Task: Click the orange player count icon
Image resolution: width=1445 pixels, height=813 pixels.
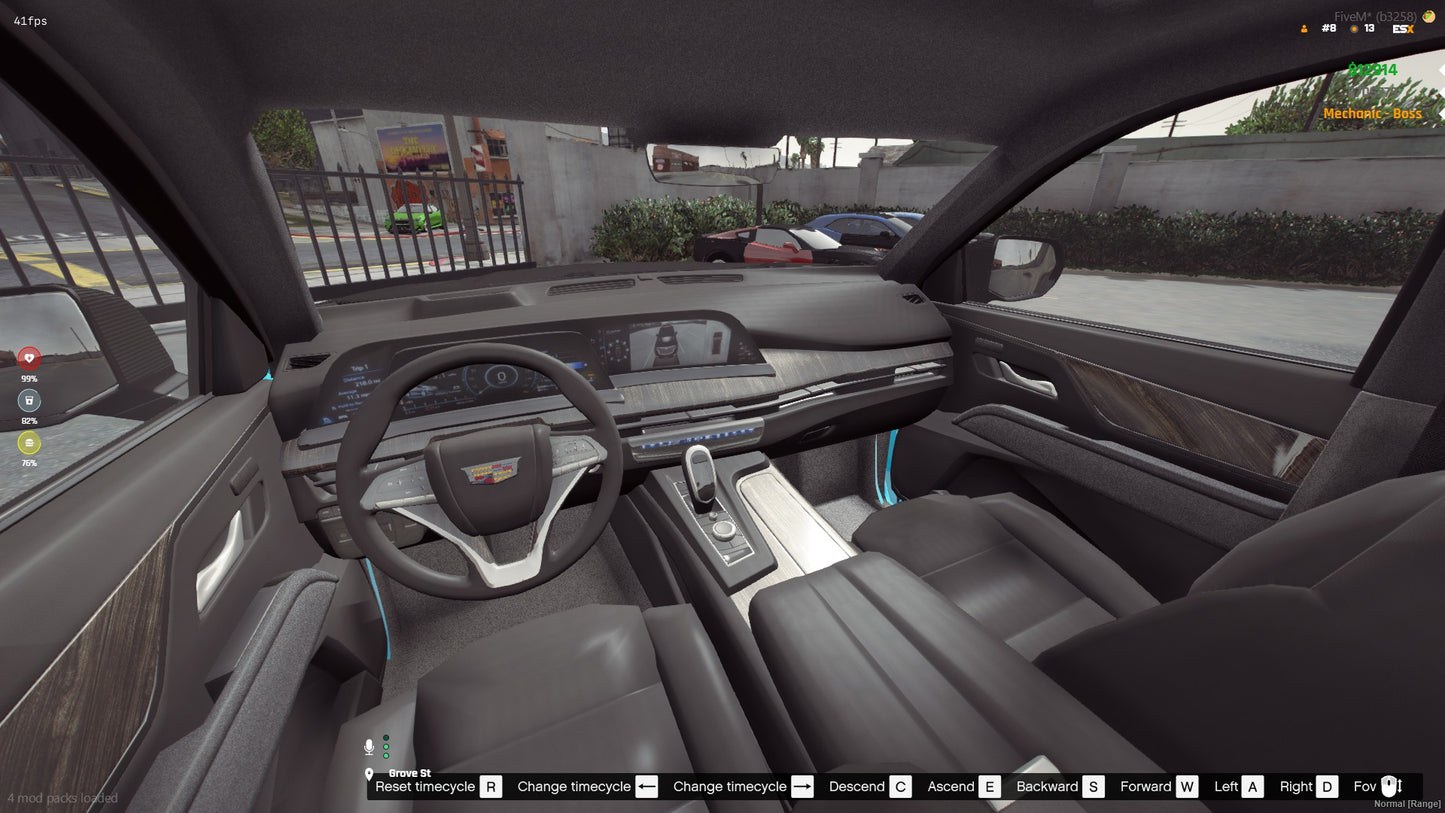Action: tap(1302, 28)
